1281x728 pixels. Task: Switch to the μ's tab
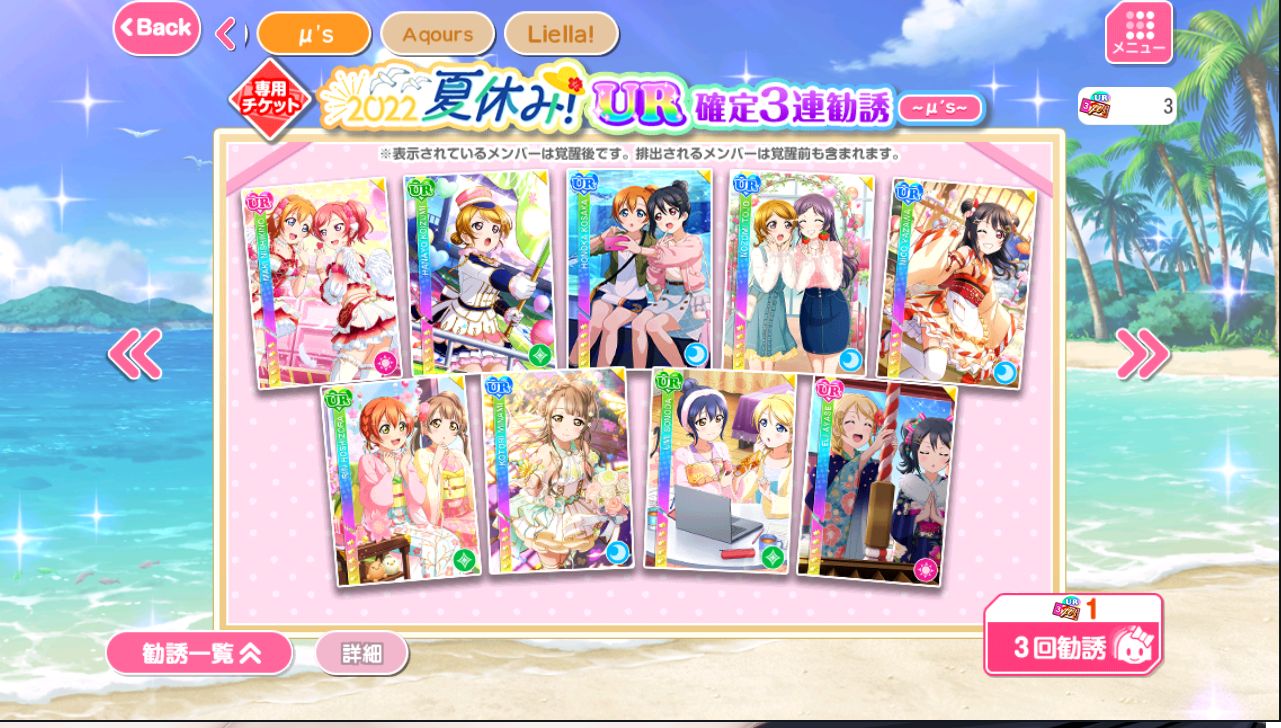[314, 34]
